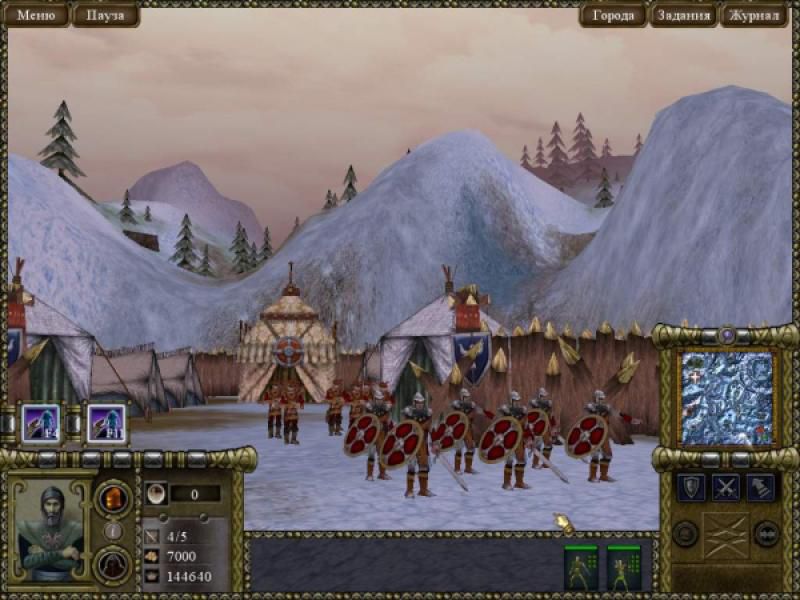Click the purple gem above the minimap
The height and width of the screenshot is (600, 800).
[x=727, y=336]
